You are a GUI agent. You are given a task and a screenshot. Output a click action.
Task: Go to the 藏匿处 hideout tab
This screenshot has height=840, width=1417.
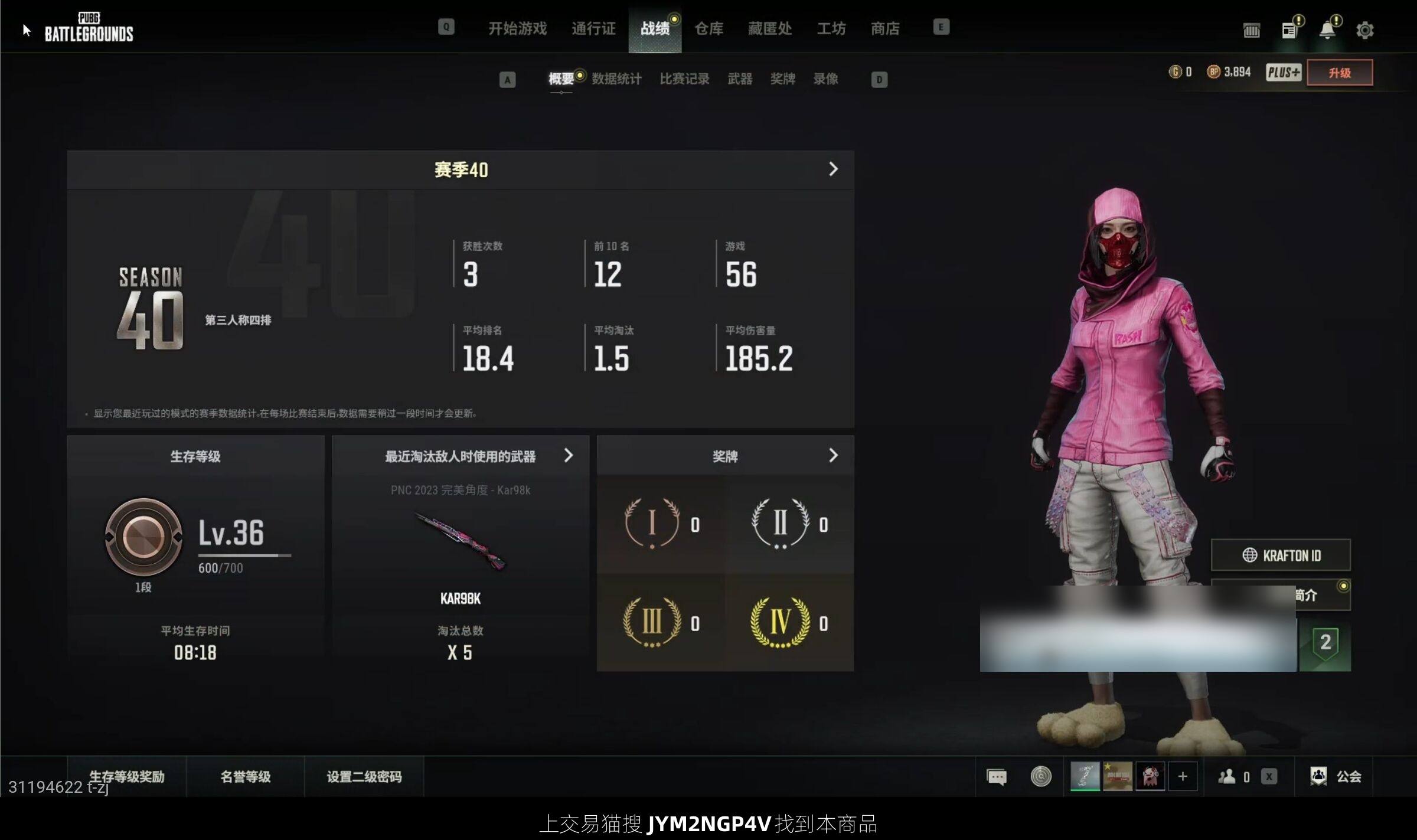(770, 28)
